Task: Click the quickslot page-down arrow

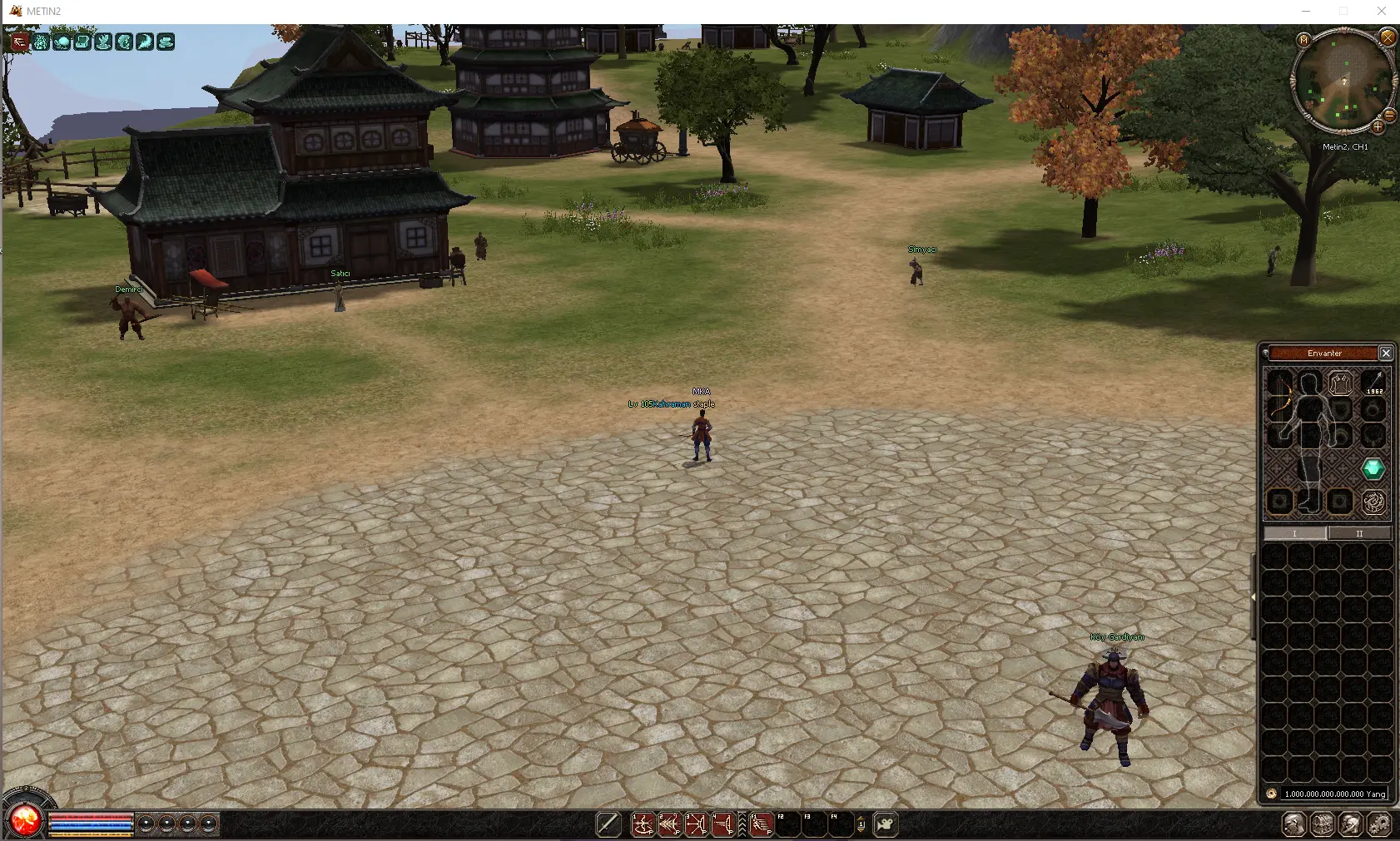Action: [x=861, y=830]
